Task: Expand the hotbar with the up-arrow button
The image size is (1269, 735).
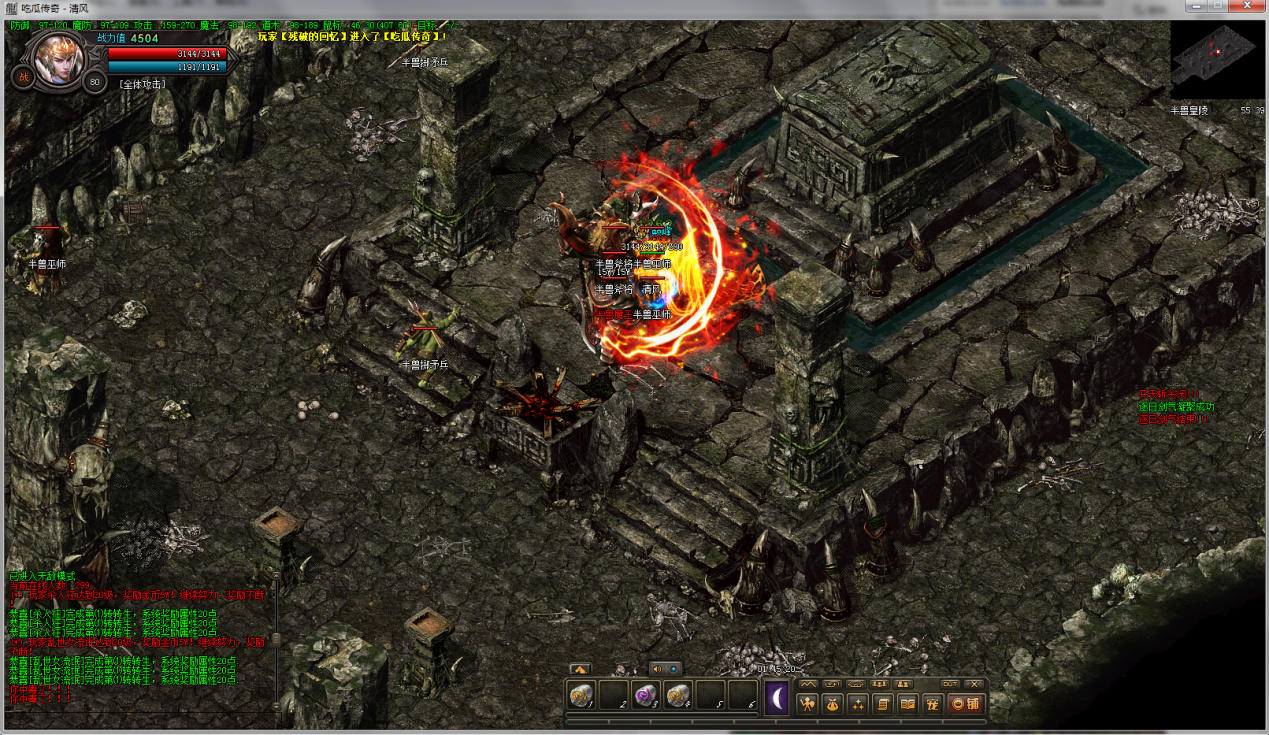Action: click(x=579, y=668)
